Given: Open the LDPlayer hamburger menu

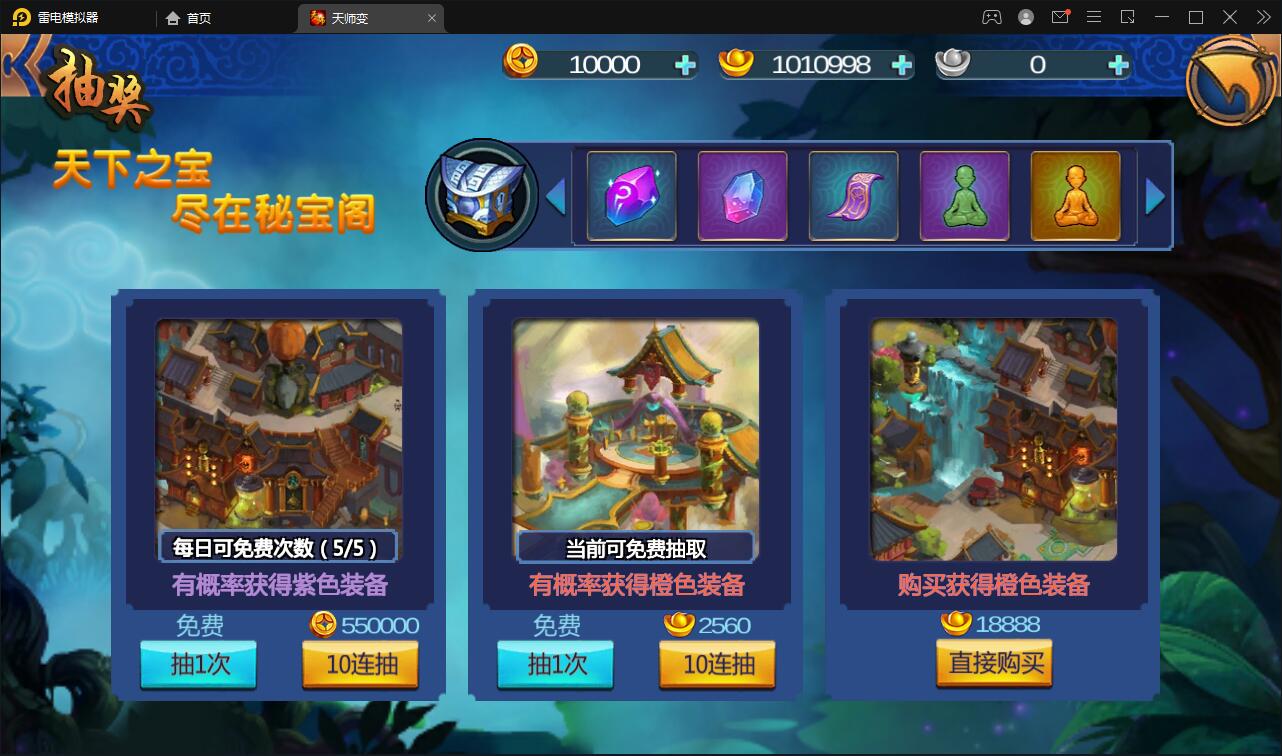Looking at the screenshot, I should [1093, 17].
